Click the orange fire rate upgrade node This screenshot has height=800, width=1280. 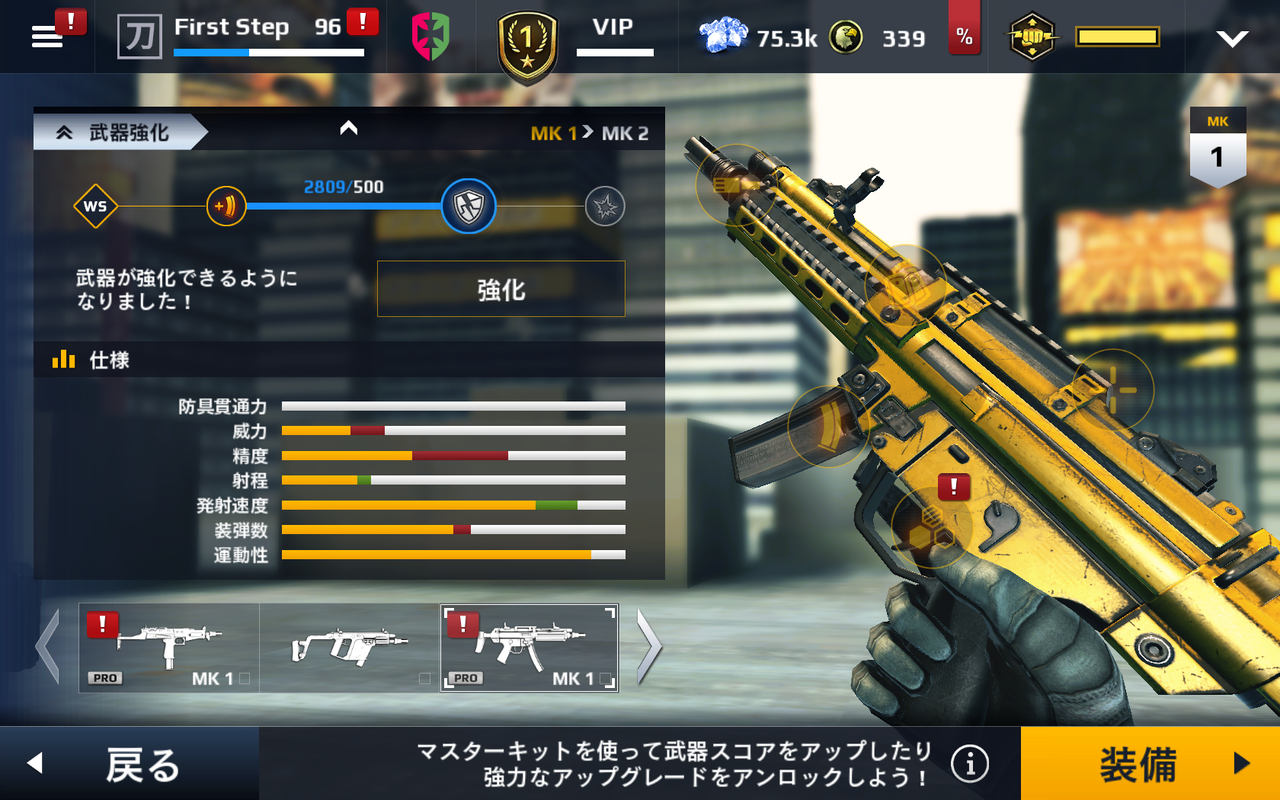click(x=226, y=208)
